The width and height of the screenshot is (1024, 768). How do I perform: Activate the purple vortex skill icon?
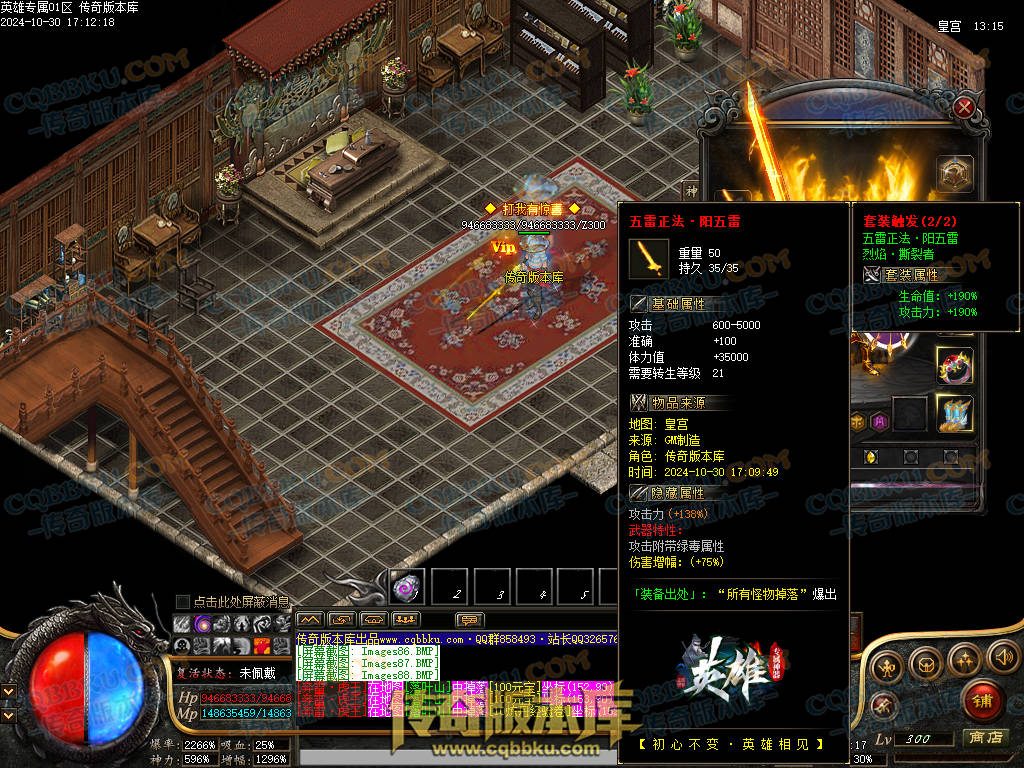click(x=202, y=623)
